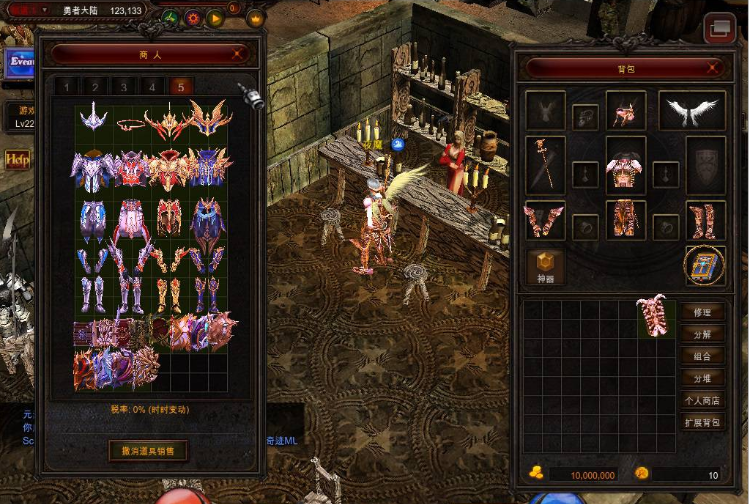Click the 扩展背包 expand bag button

pos(702,422)
